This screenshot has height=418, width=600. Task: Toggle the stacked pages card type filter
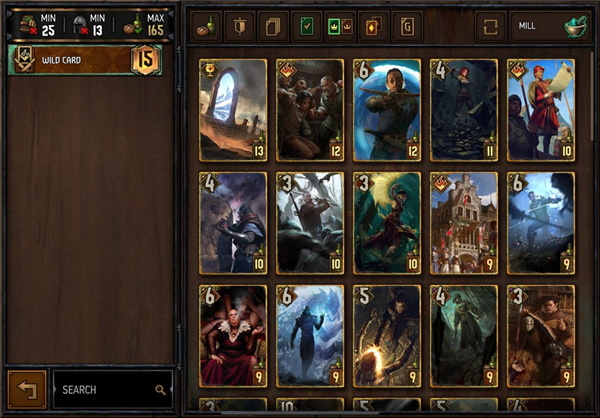pos(272,26)
